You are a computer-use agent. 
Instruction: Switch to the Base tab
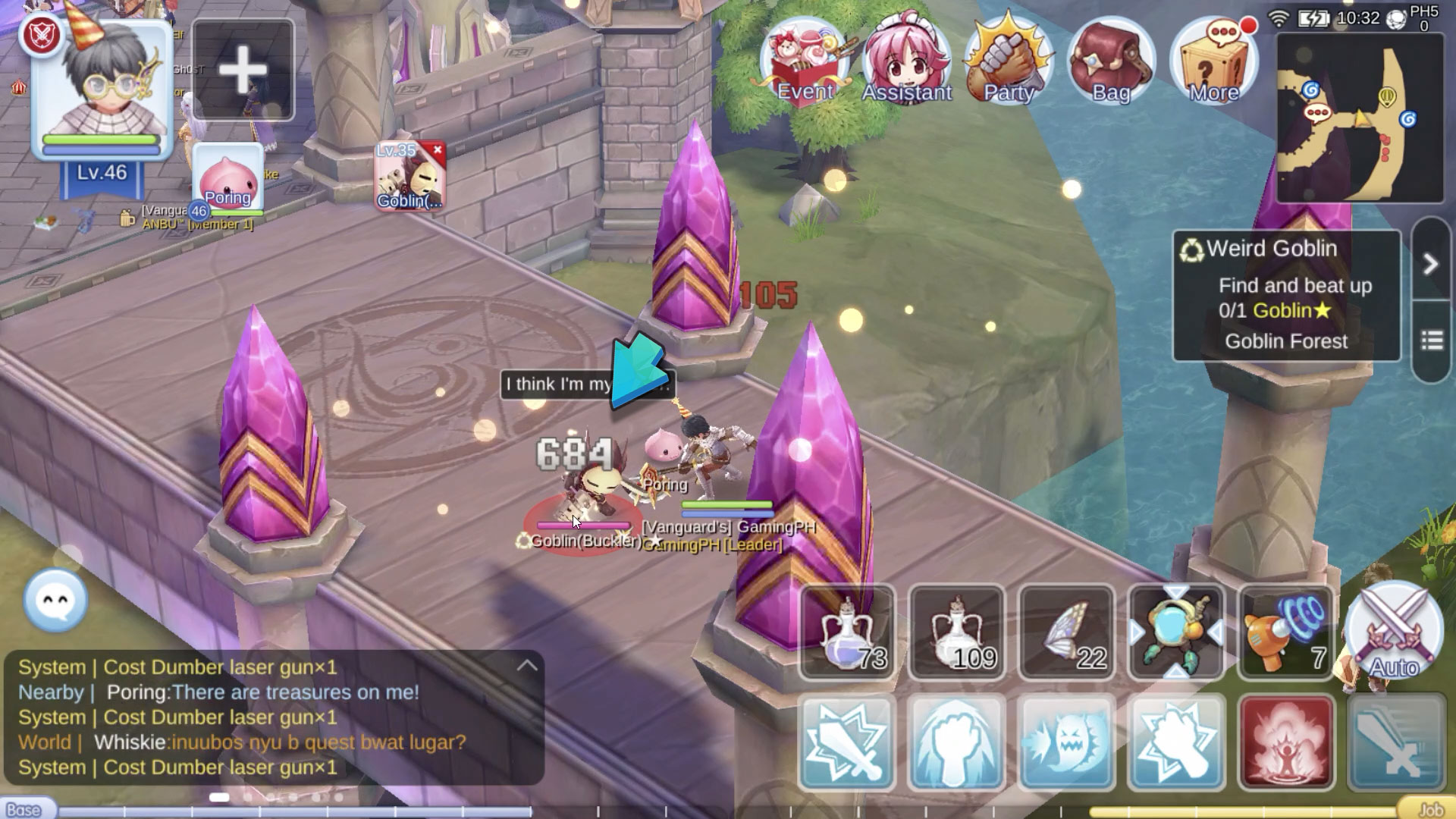coord(24,808)
